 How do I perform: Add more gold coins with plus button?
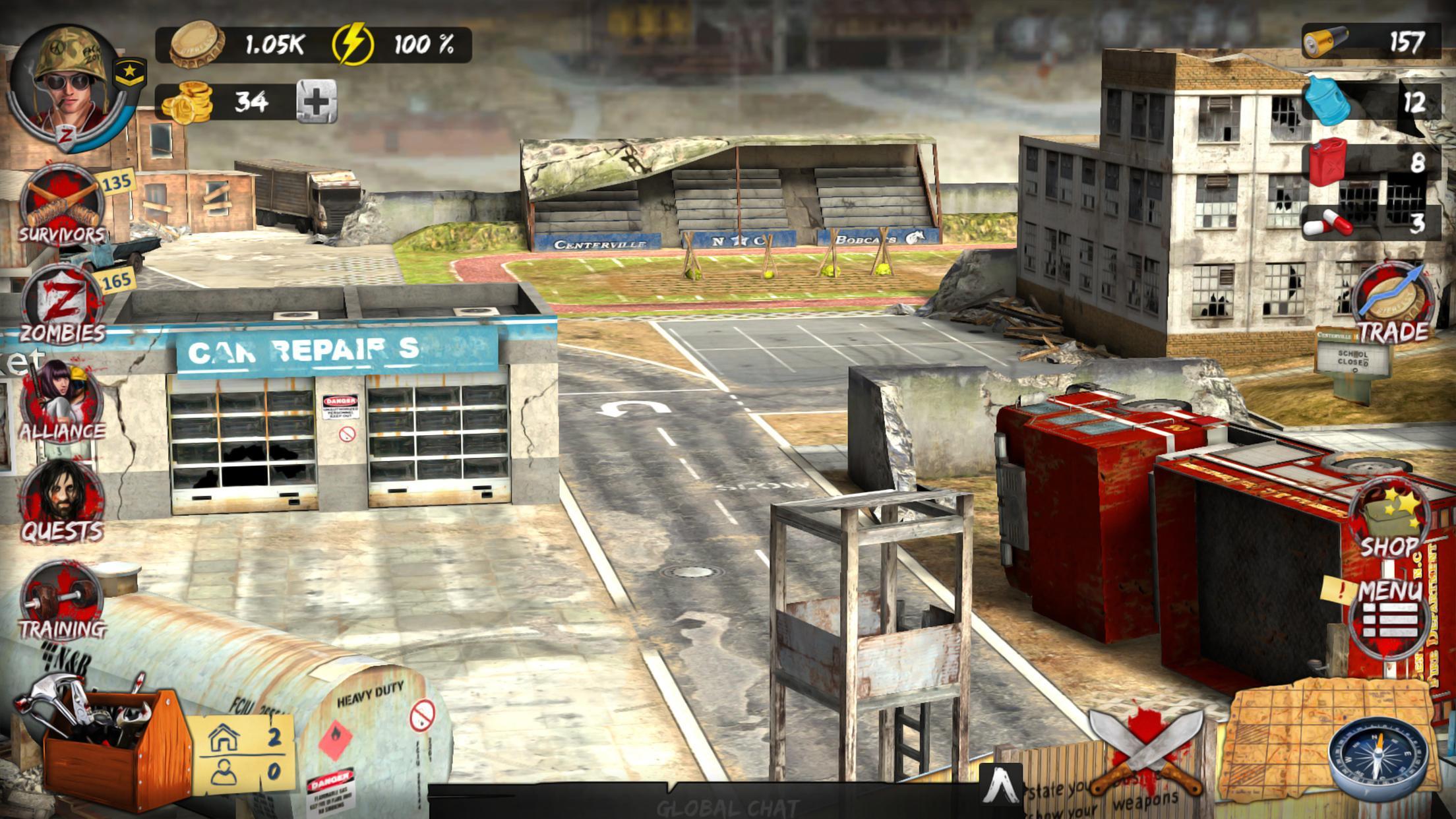(x=317, y=102)
